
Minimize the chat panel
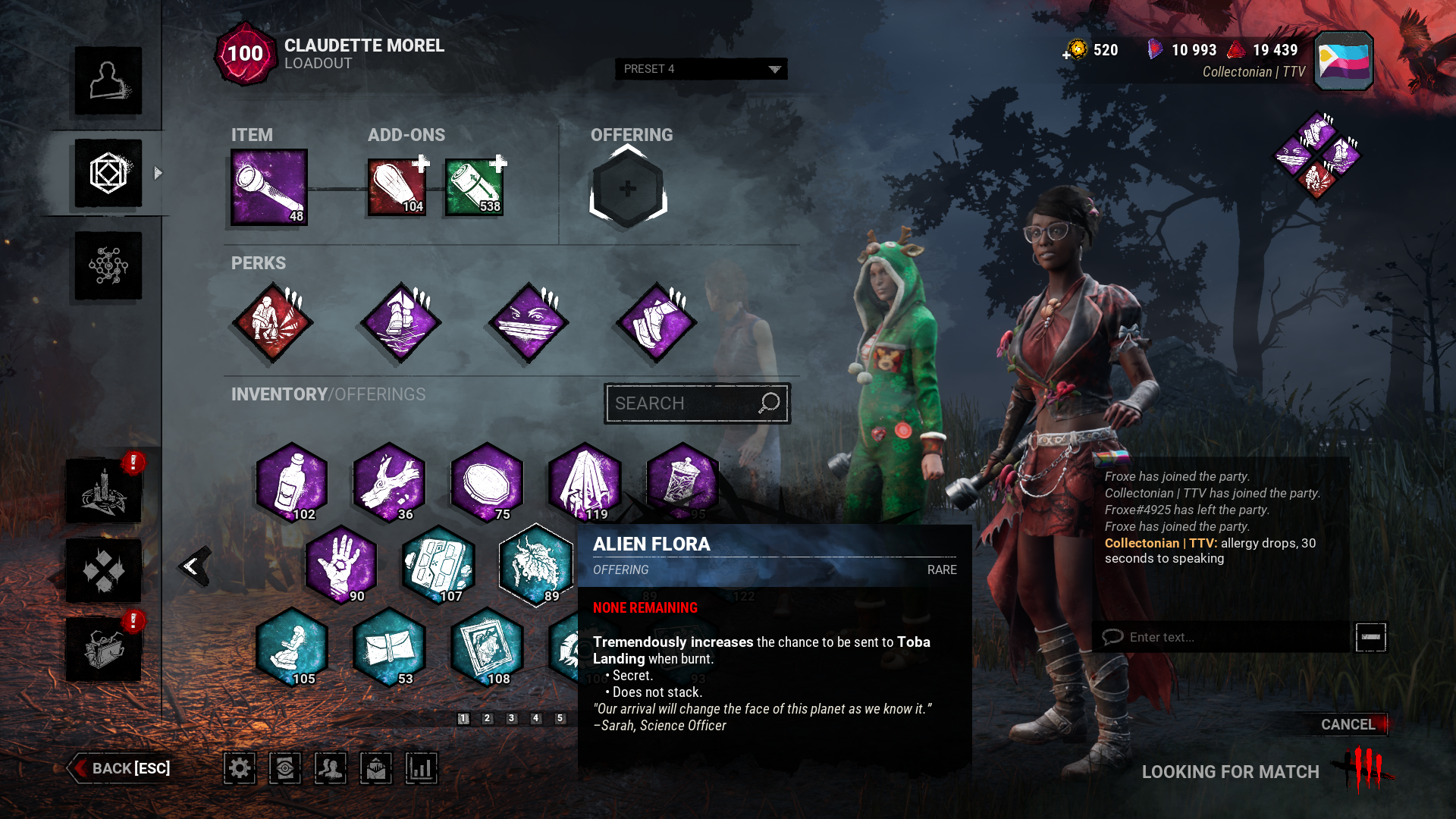point(1370,637)
